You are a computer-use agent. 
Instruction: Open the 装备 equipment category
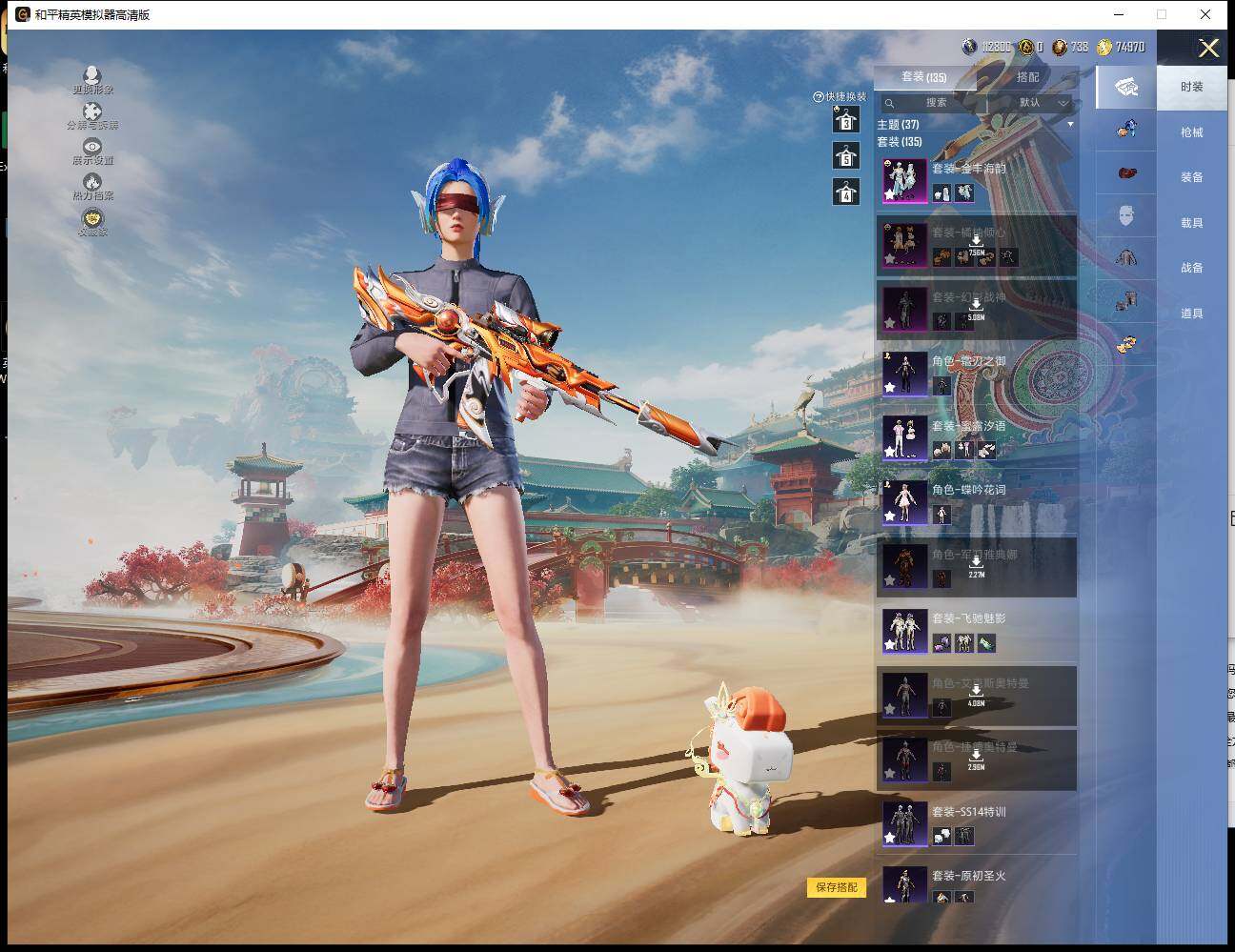click(x=1191, y=177)
